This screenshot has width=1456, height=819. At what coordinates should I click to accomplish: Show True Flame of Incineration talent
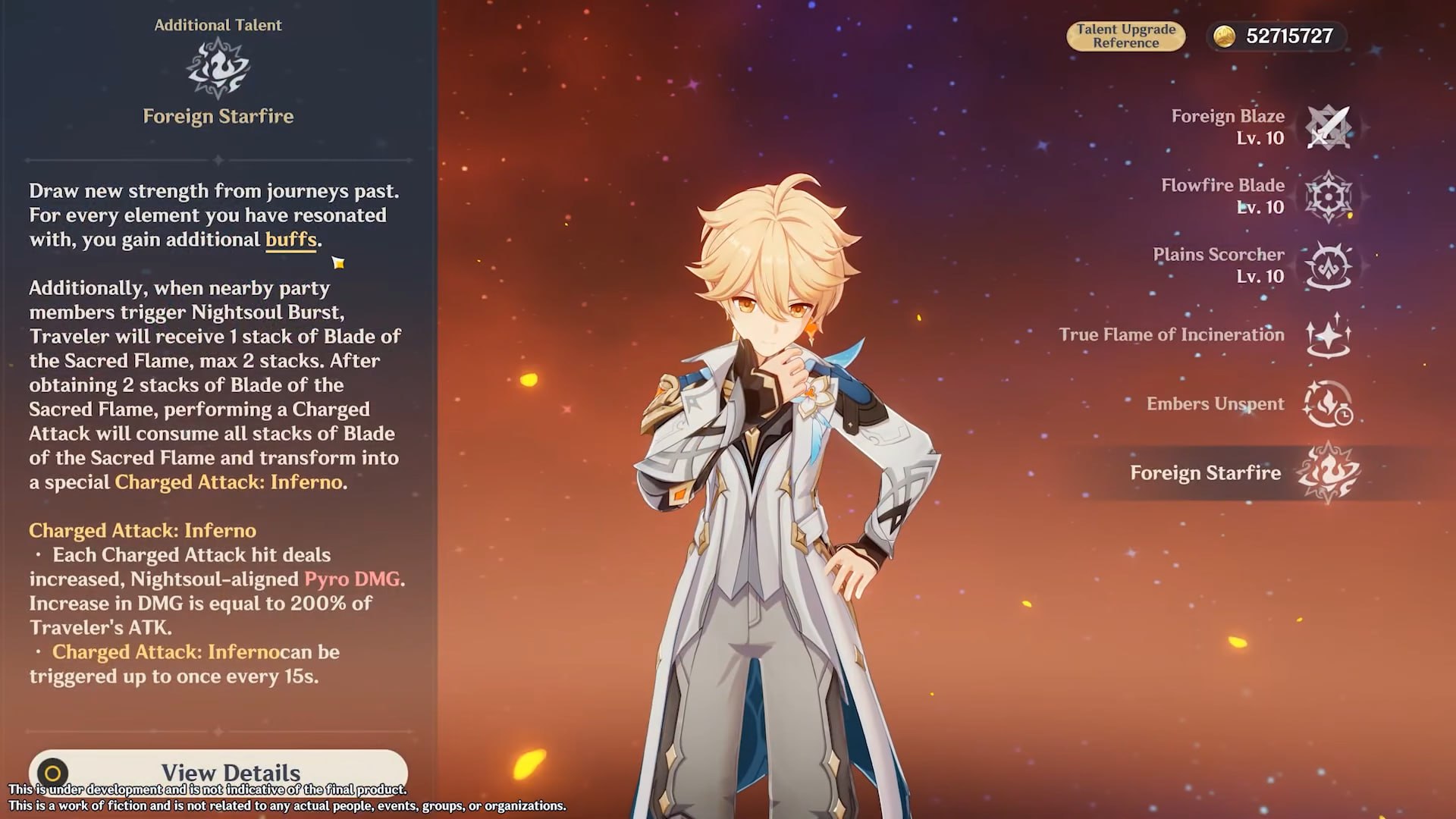1328,335
